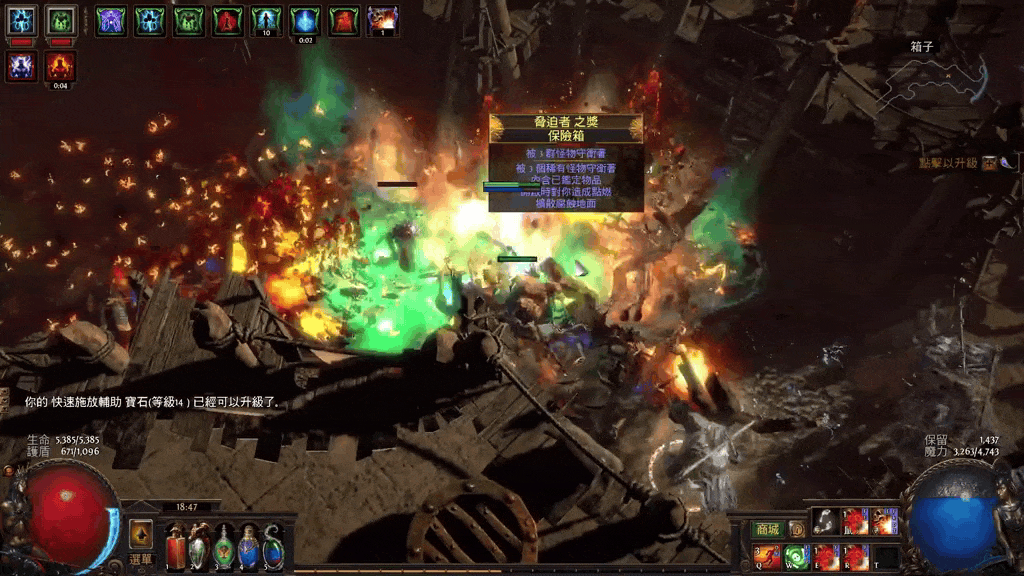Select the buff icon with stack count 10
1024x576 pixels.
coord(266,20)
